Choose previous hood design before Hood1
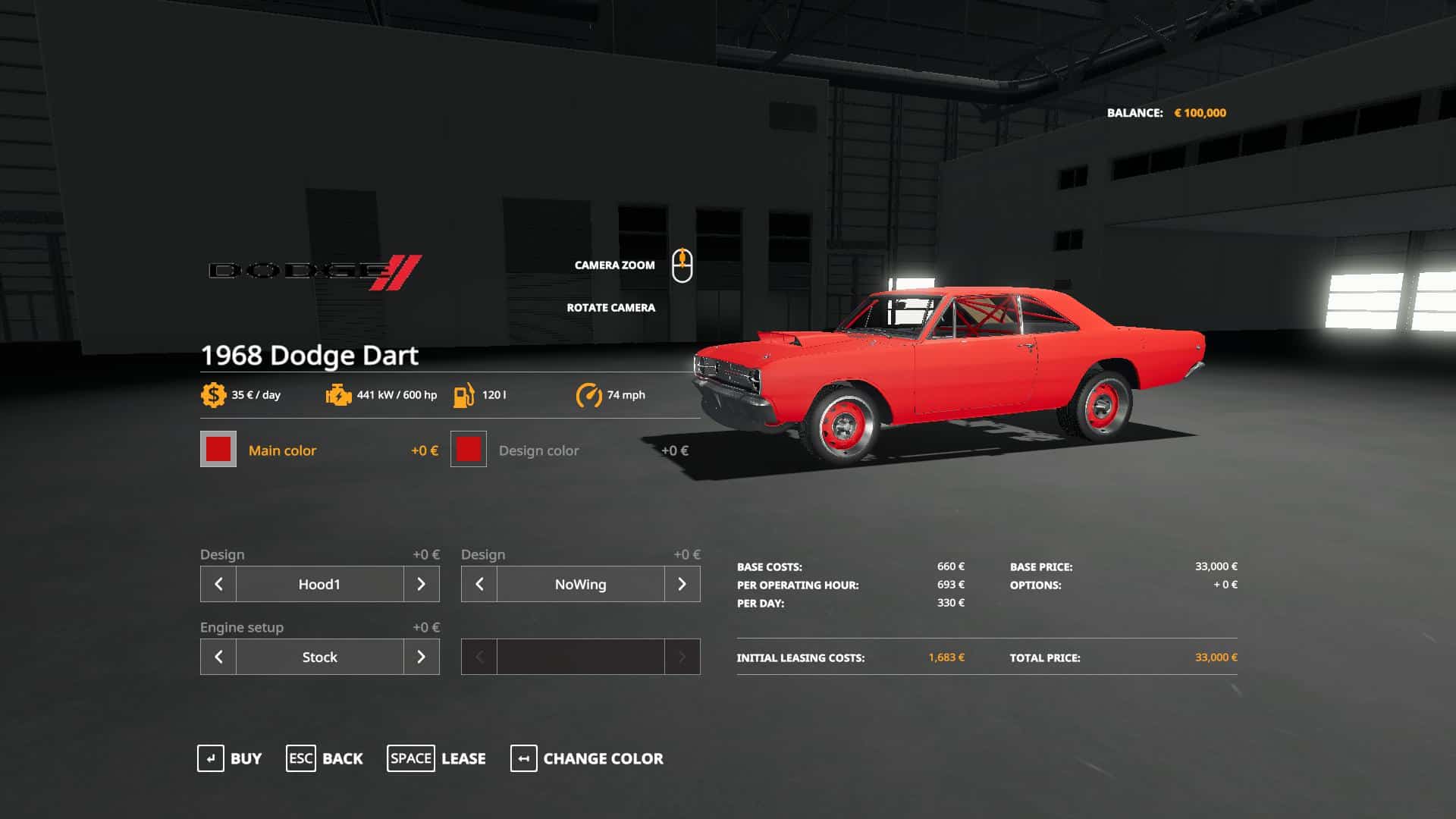 (218, 584)
